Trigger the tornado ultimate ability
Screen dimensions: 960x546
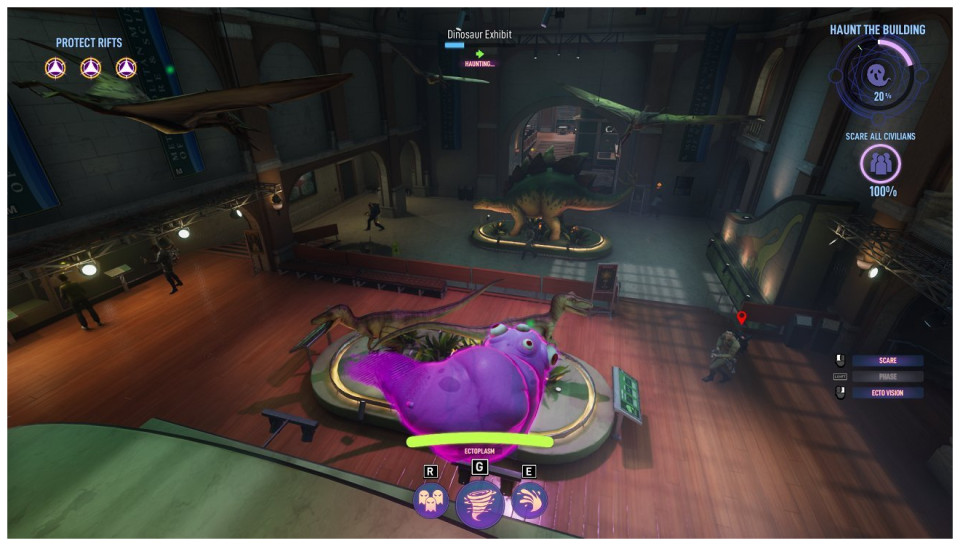[479, 504]
